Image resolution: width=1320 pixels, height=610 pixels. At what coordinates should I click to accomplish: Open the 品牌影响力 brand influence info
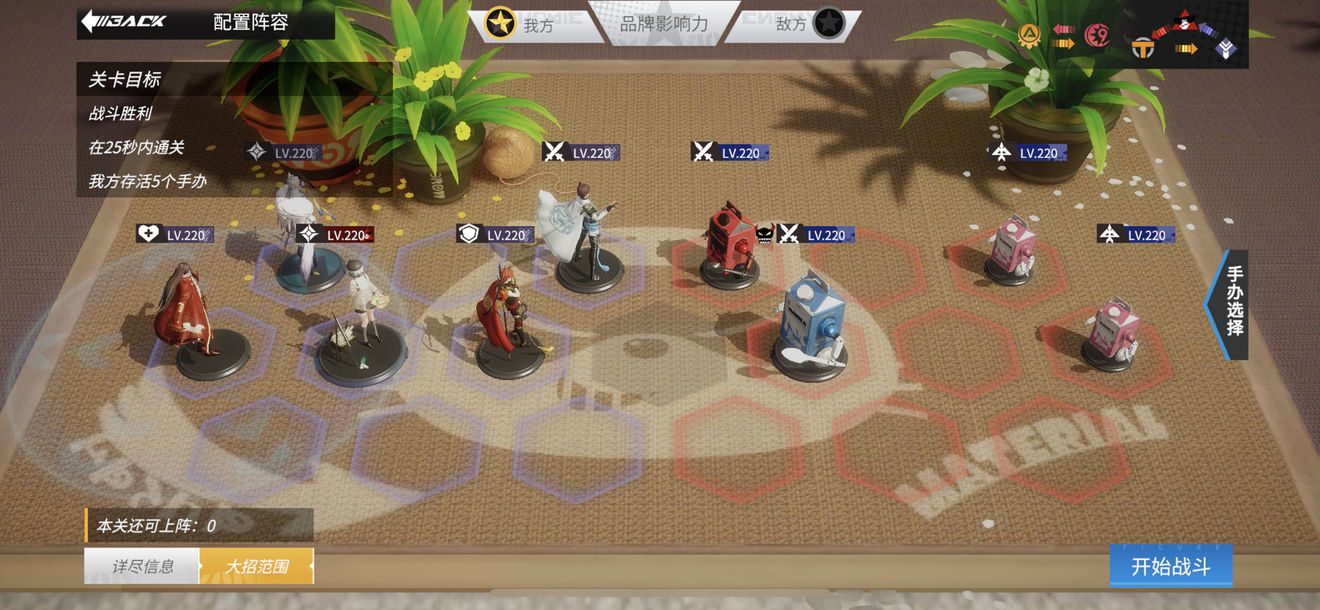[x=664, y=23]
